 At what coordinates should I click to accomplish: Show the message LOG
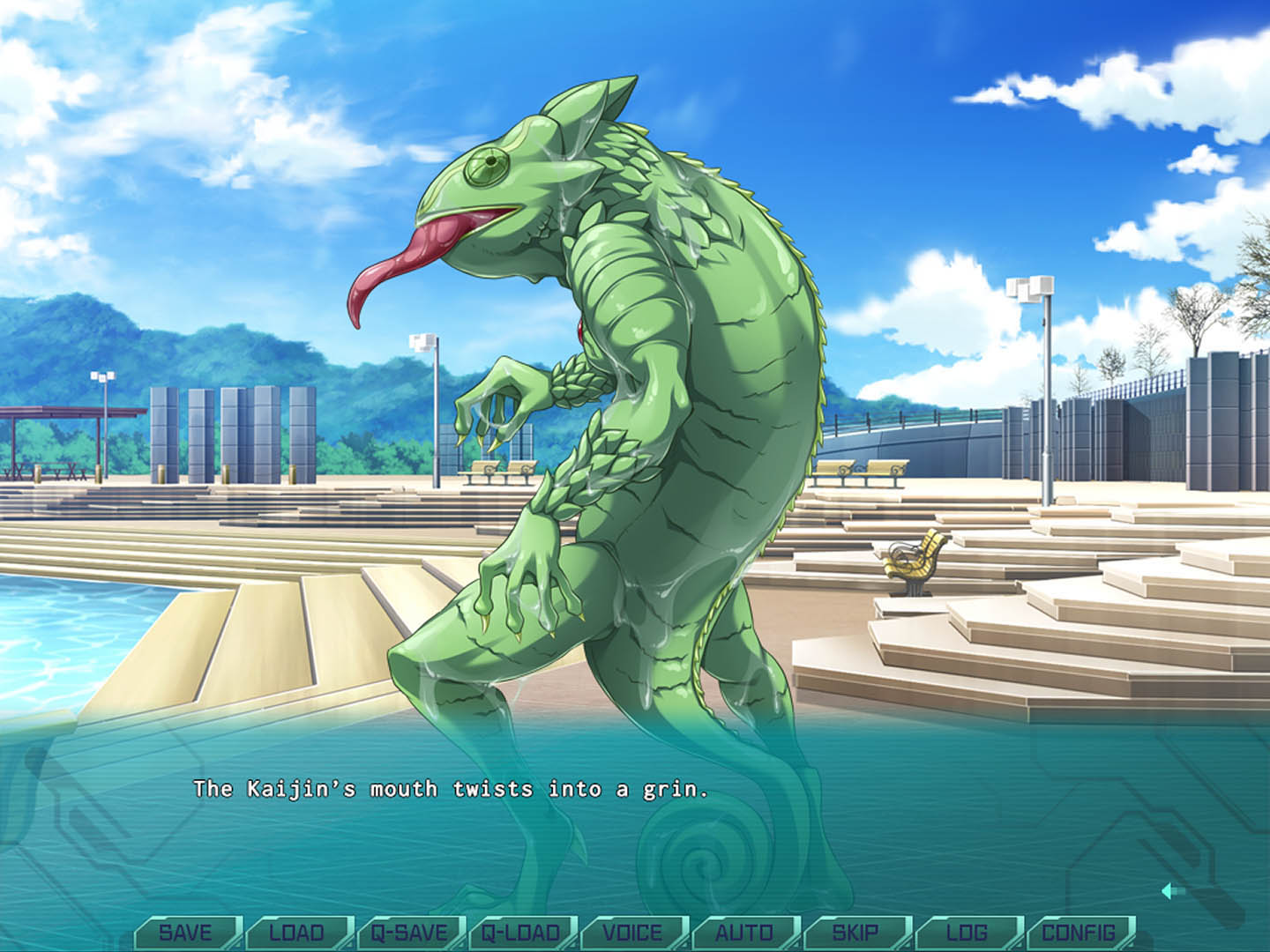(x=967, y=932)
